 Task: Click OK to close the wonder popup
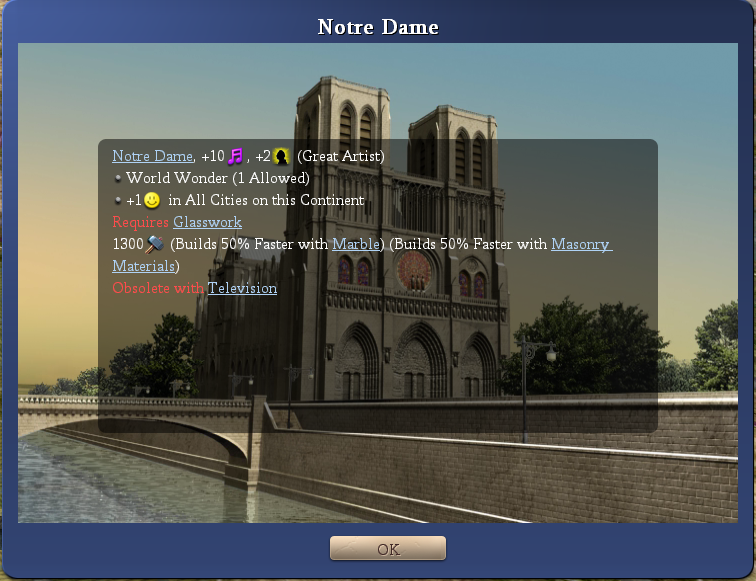[x=388, y=549]
